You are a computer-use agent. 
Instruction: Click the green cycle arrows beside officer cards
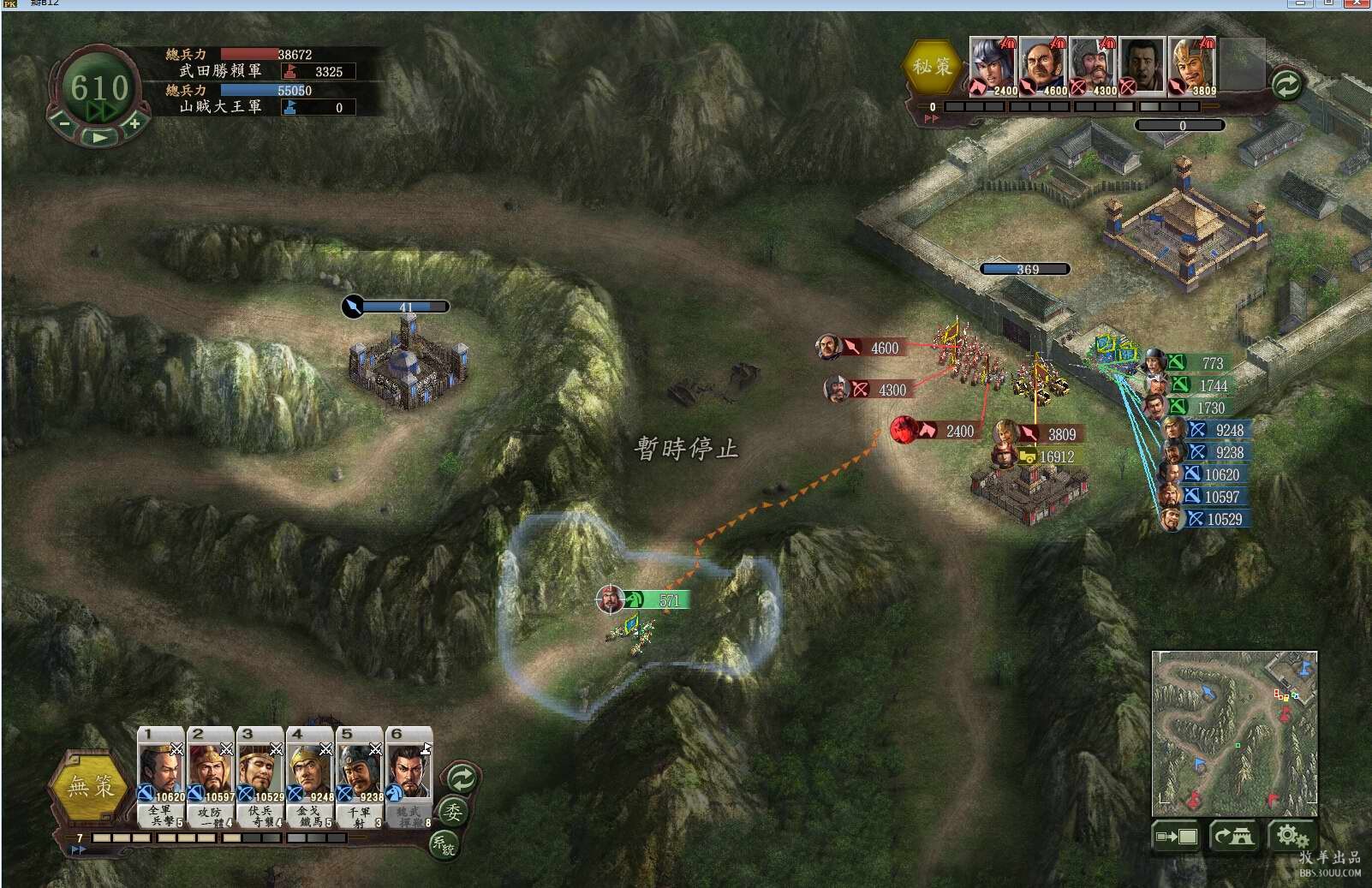pos(462,778)
